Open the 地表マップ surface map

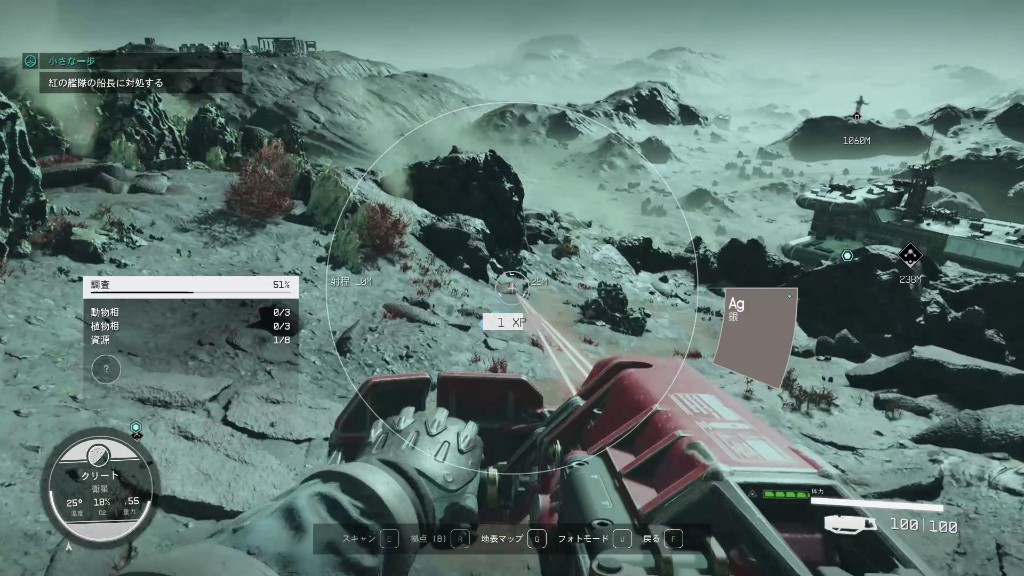click(512, 539)
